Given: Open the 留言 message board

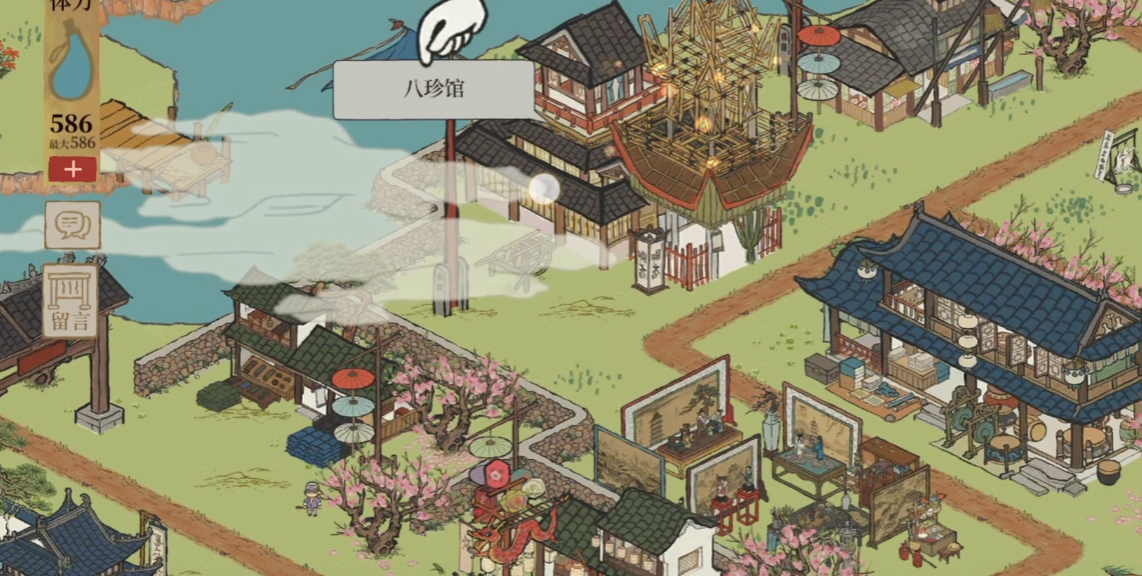Looking at the screenshot, I should [x=70, y=301].
